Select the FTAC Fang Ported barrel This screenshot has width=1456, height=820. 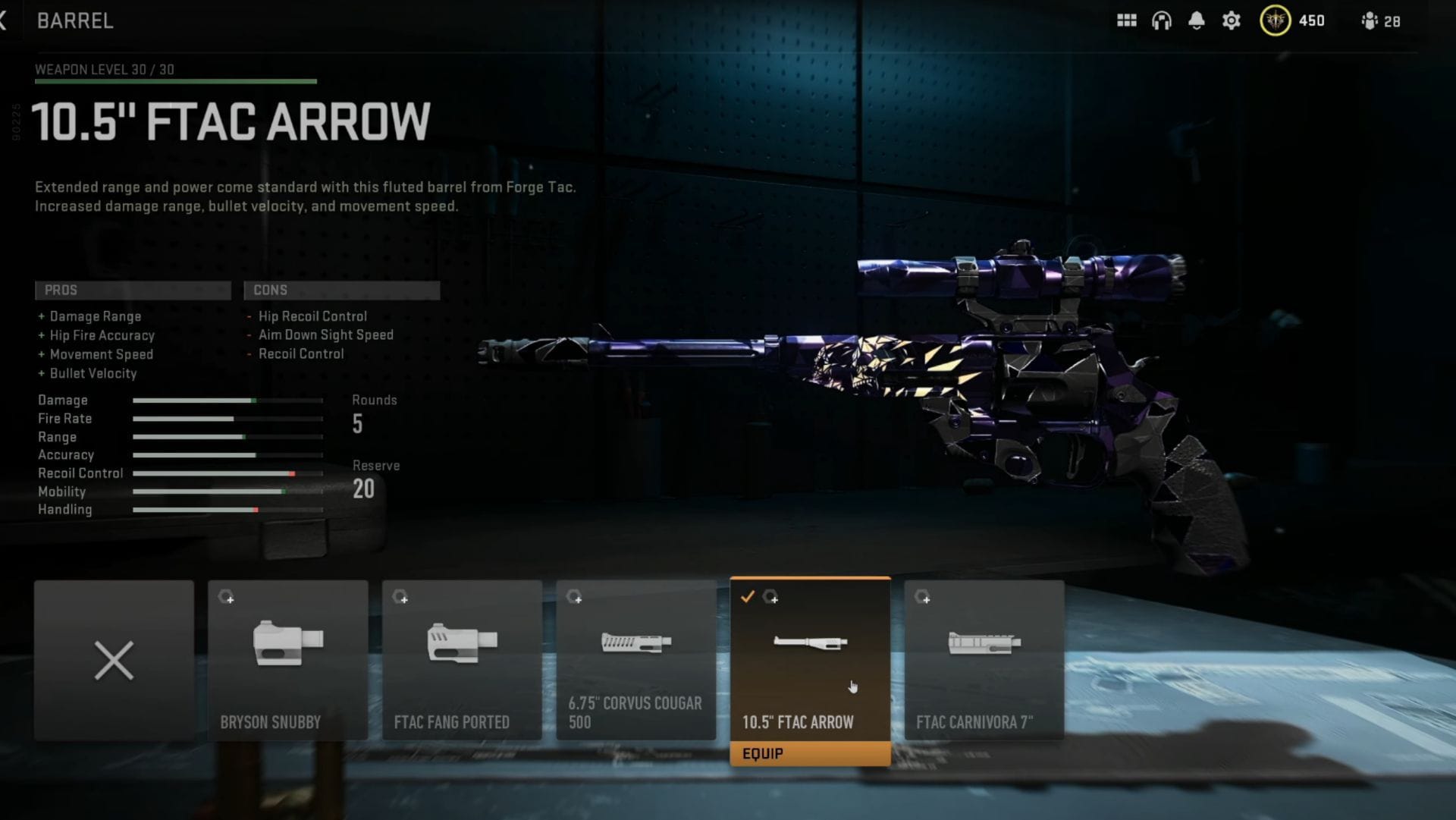tap(462, 660)
